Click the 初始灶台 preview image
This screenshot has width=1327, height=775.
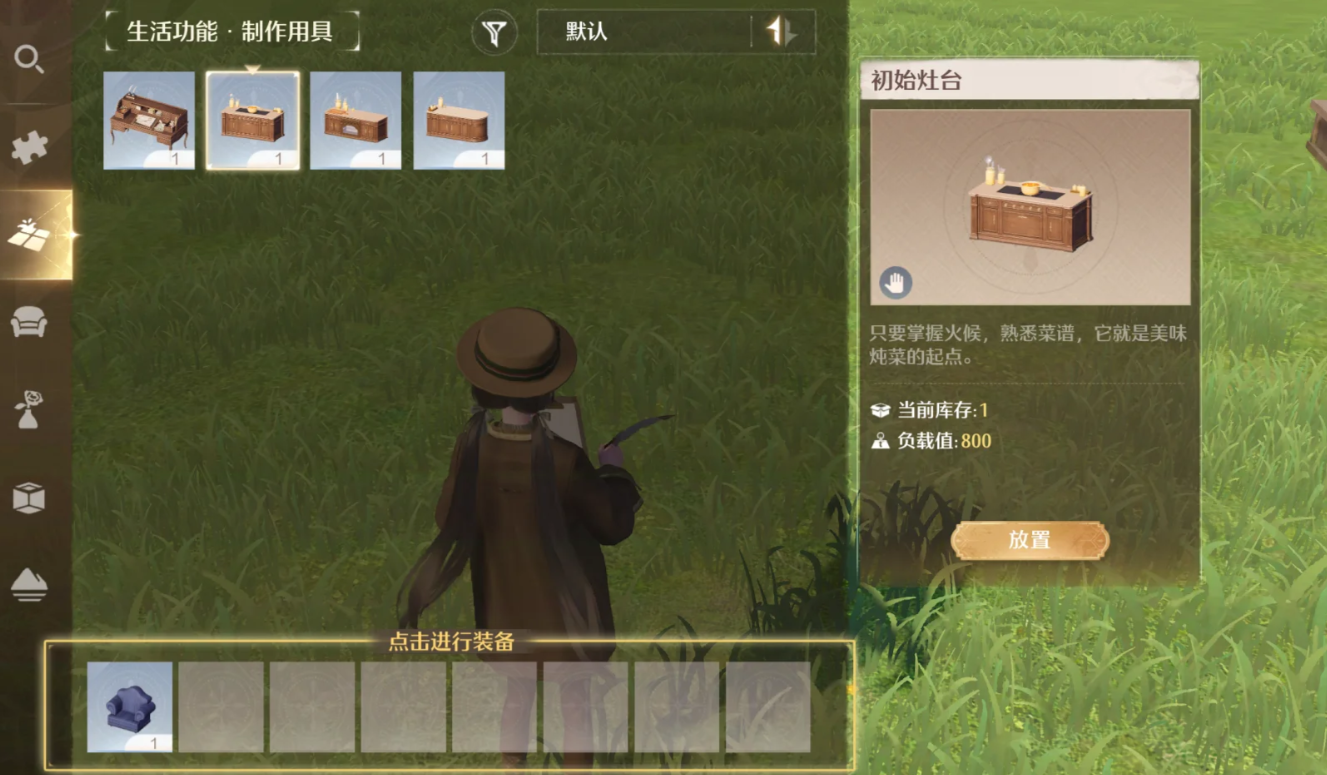tap(1030, 207)
